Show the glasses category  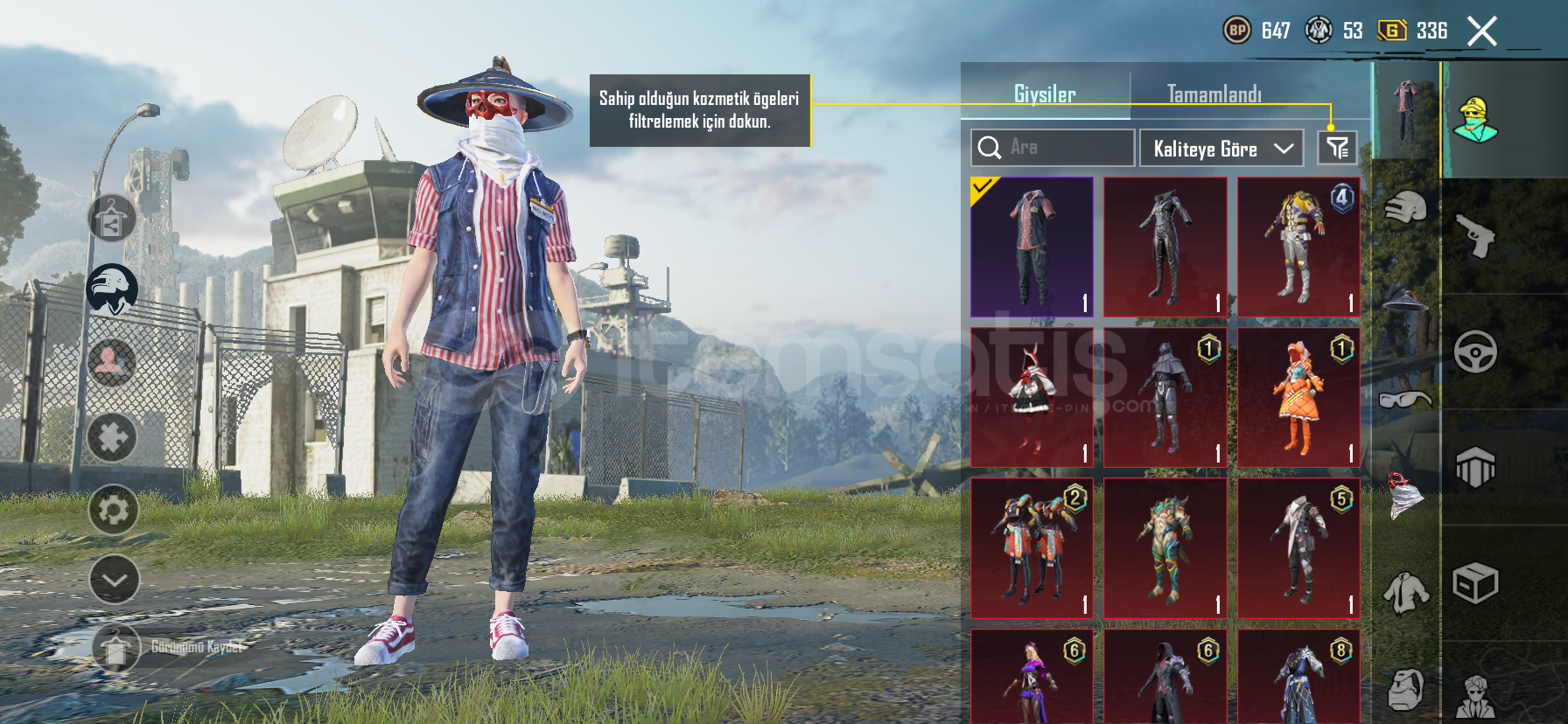(1405, 400)
